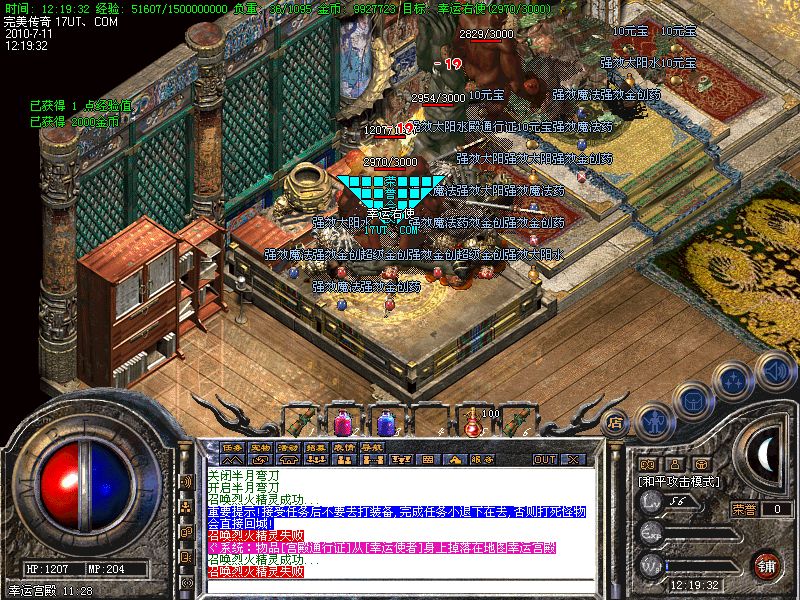Open the 宠物 pet tab
The width and height of the screenshot is (800, 600).
click(x=260, y=446)
